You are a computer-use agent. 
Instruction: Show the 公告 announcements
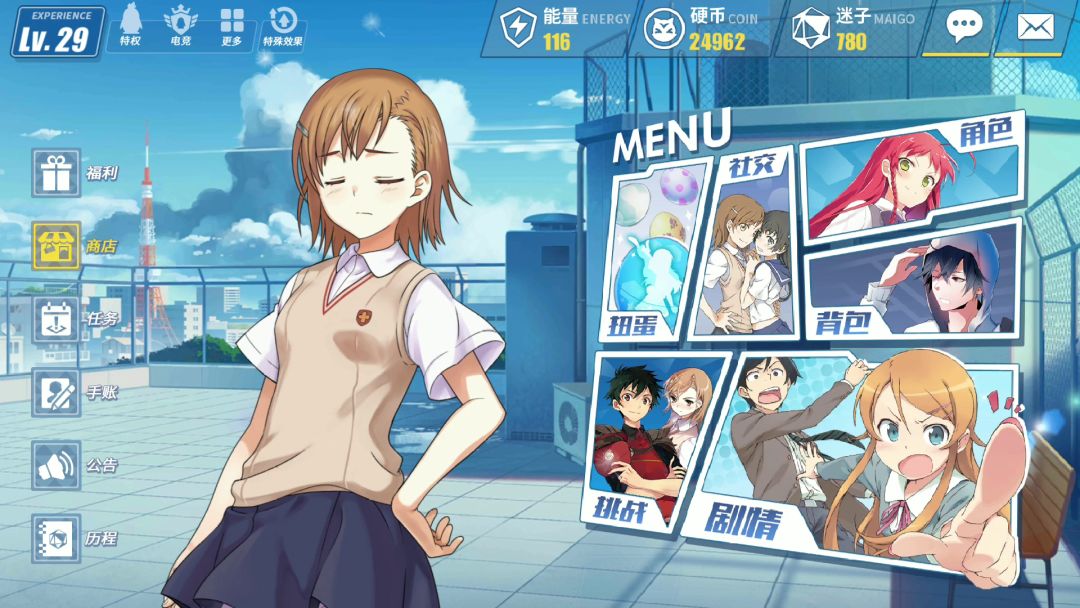click(56, 465)
